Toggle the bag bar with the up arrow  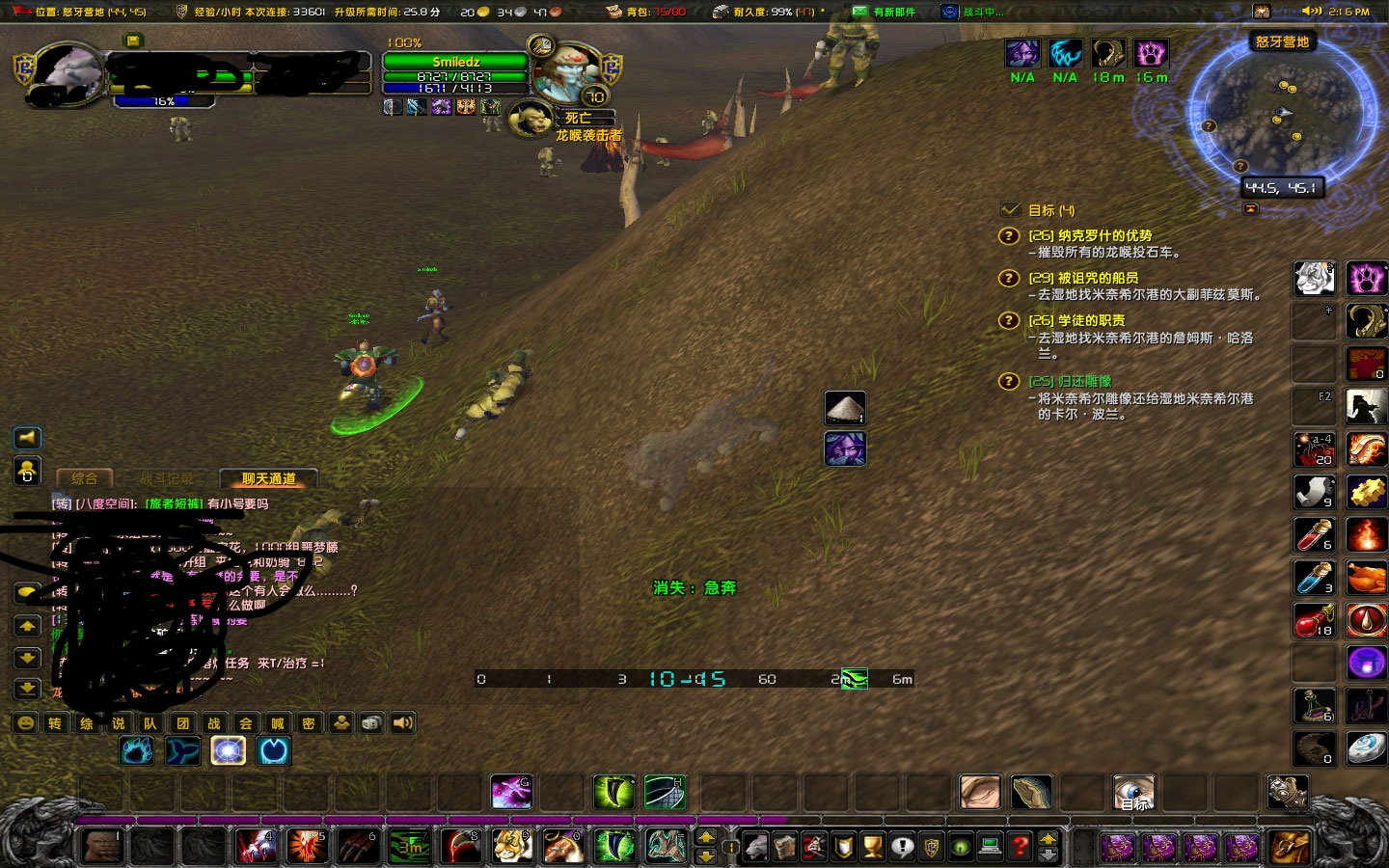tap(1048, 839)
